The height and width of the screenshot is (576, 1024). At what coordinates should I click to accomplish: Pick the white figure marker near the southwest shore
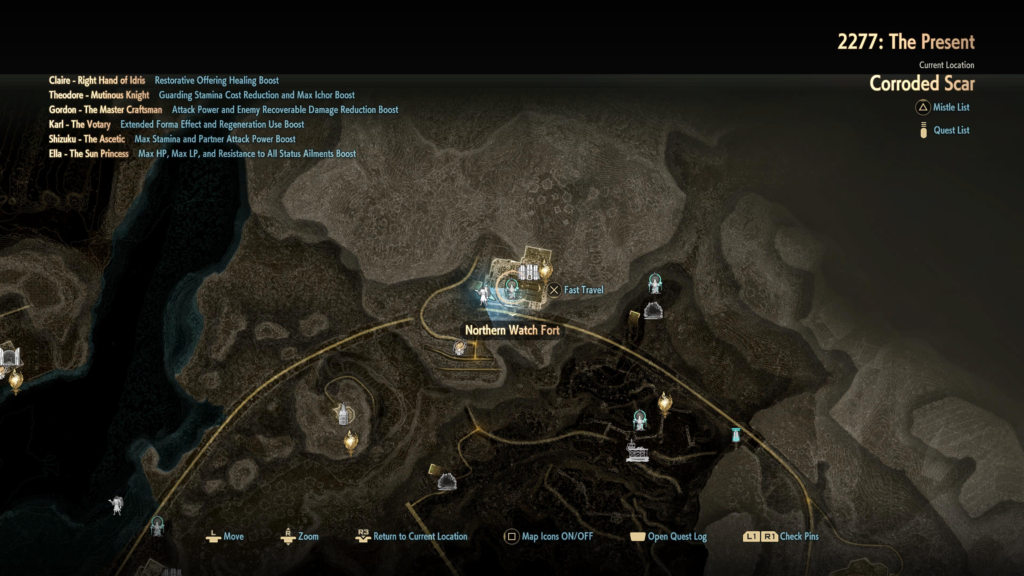pos(117,505)
